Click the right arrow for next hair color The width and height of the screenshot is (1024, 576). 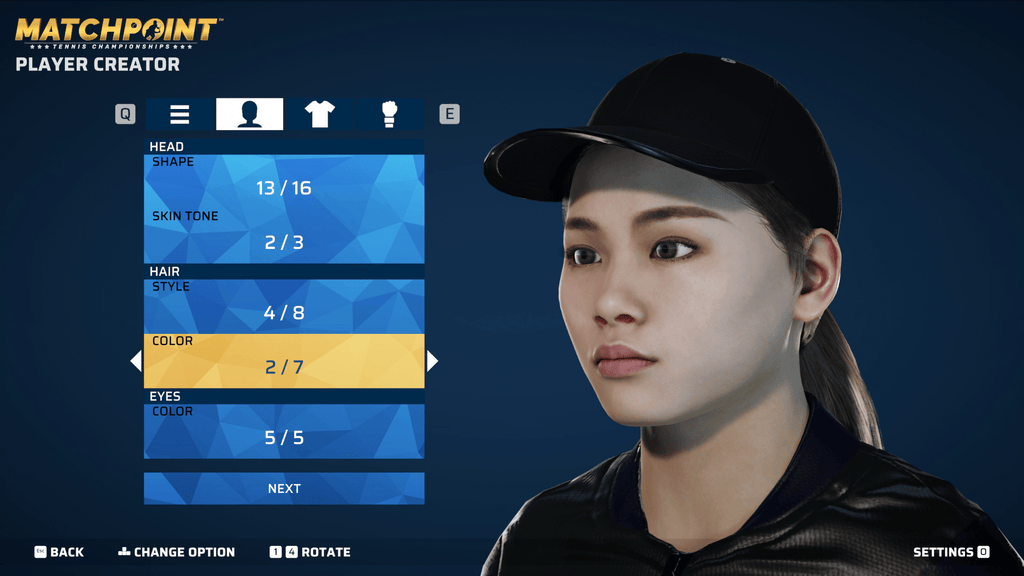coord(432,361)
